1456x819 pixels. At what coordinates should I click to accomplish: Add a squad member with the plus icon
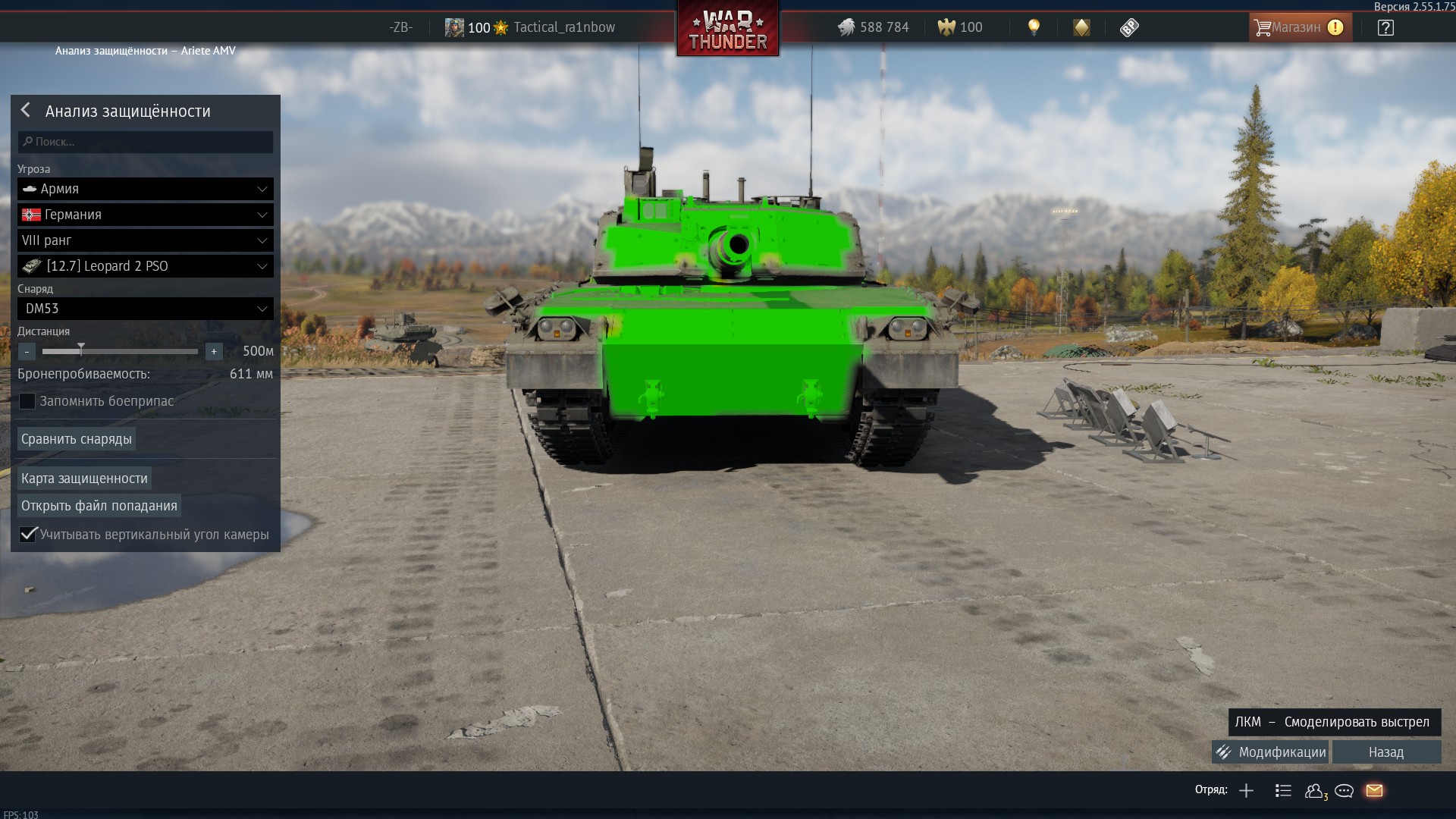click(x=1246, y=791)
